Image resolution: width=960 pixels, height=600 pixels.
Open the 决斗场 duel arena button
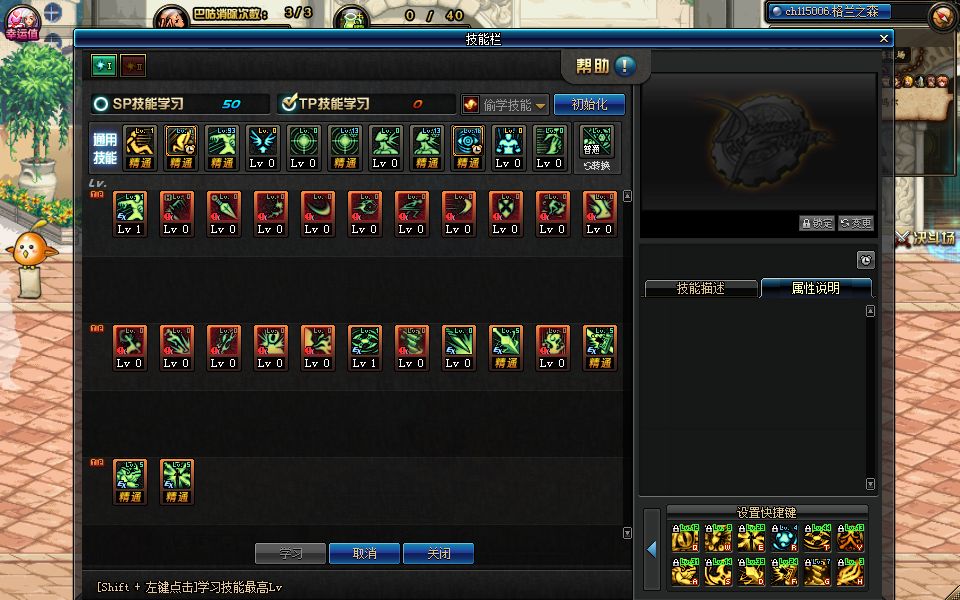(x=927, y=240)
